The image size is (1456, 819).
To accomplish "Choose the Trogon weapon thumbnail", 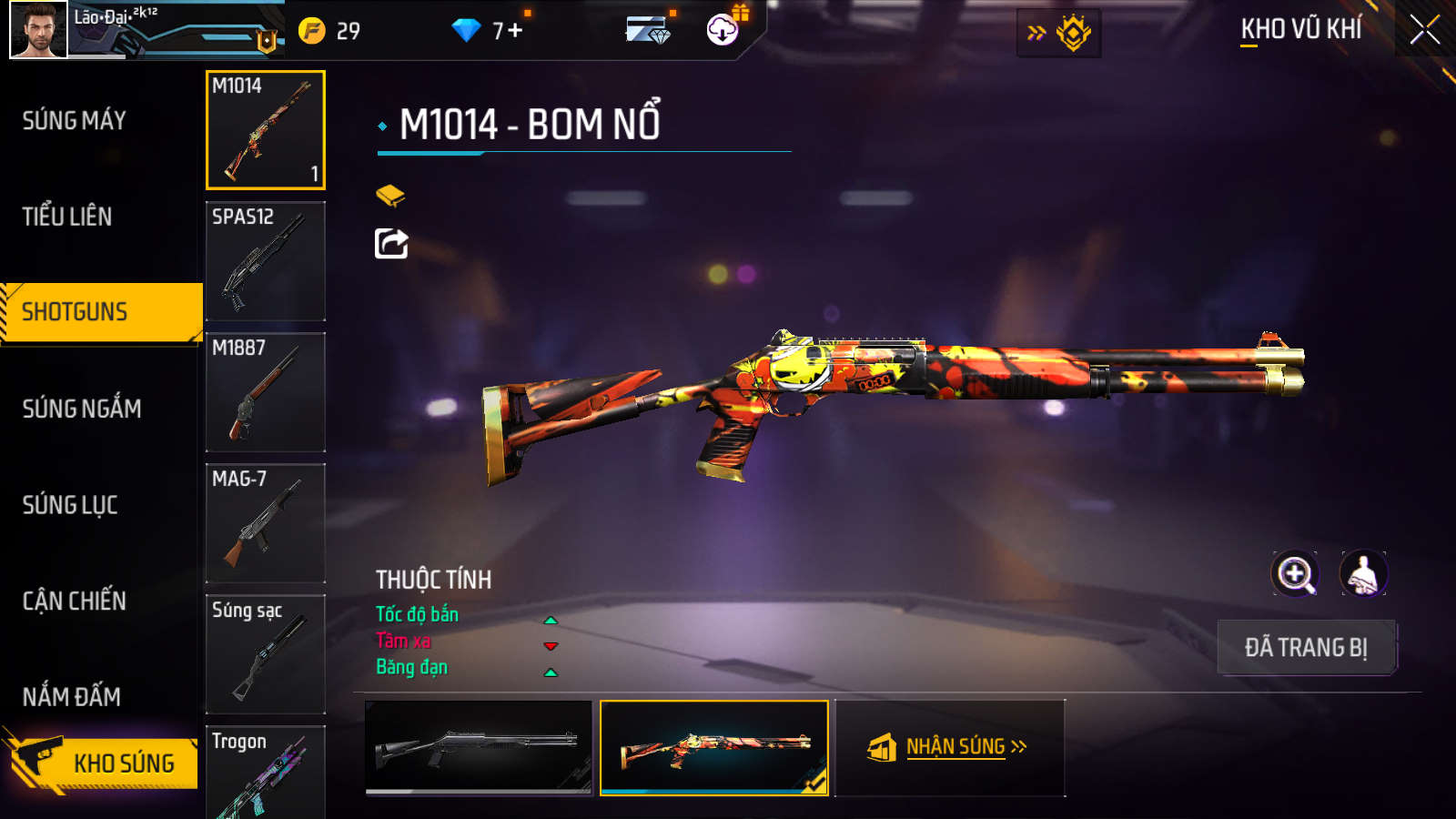I will (266, 773).
